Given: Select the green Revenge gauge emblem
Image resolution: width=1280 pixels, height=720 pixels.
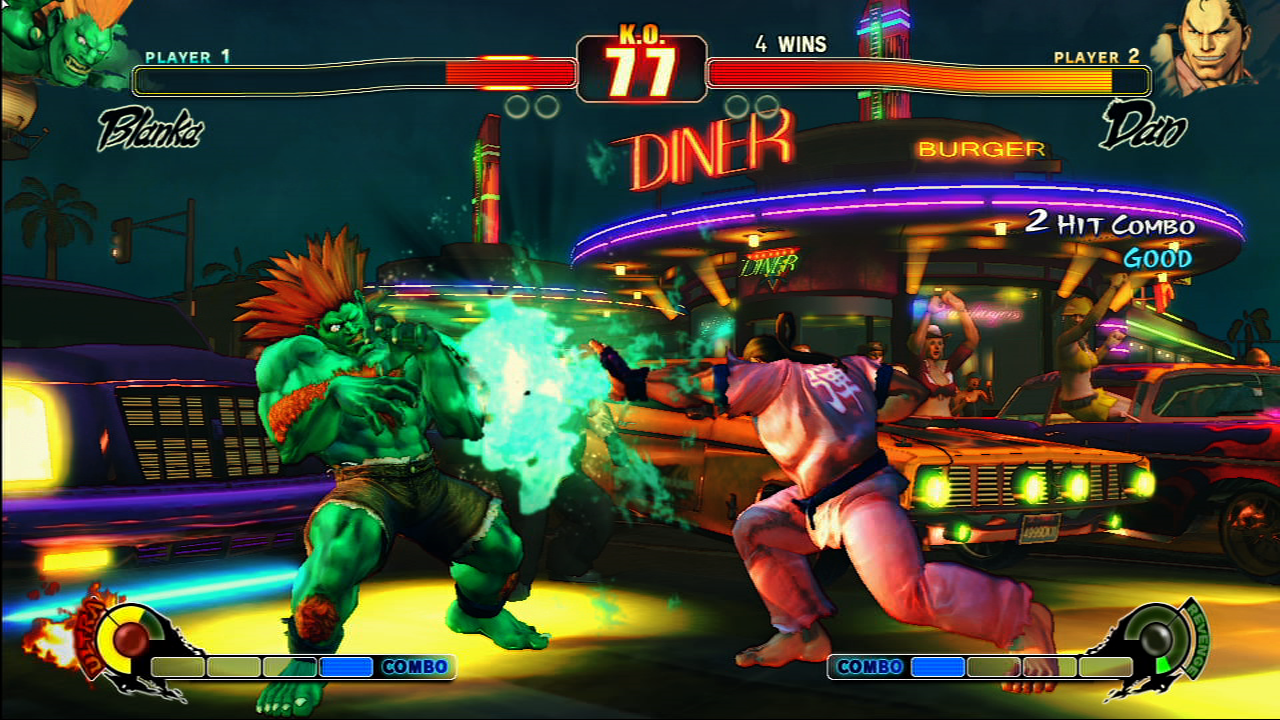Looking at the screenshot, I should (1160, 638).
